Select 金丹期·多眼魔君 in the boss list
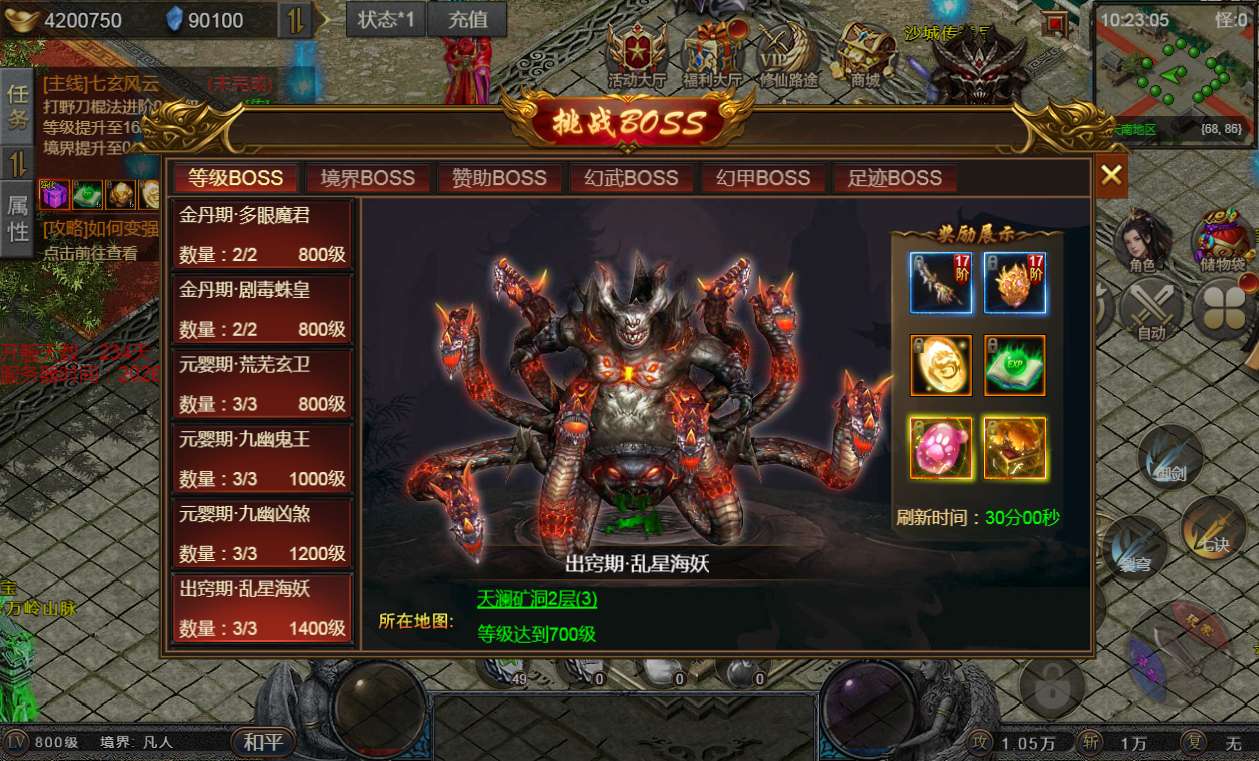This screenshot has height=761, width=1259. 263,235
